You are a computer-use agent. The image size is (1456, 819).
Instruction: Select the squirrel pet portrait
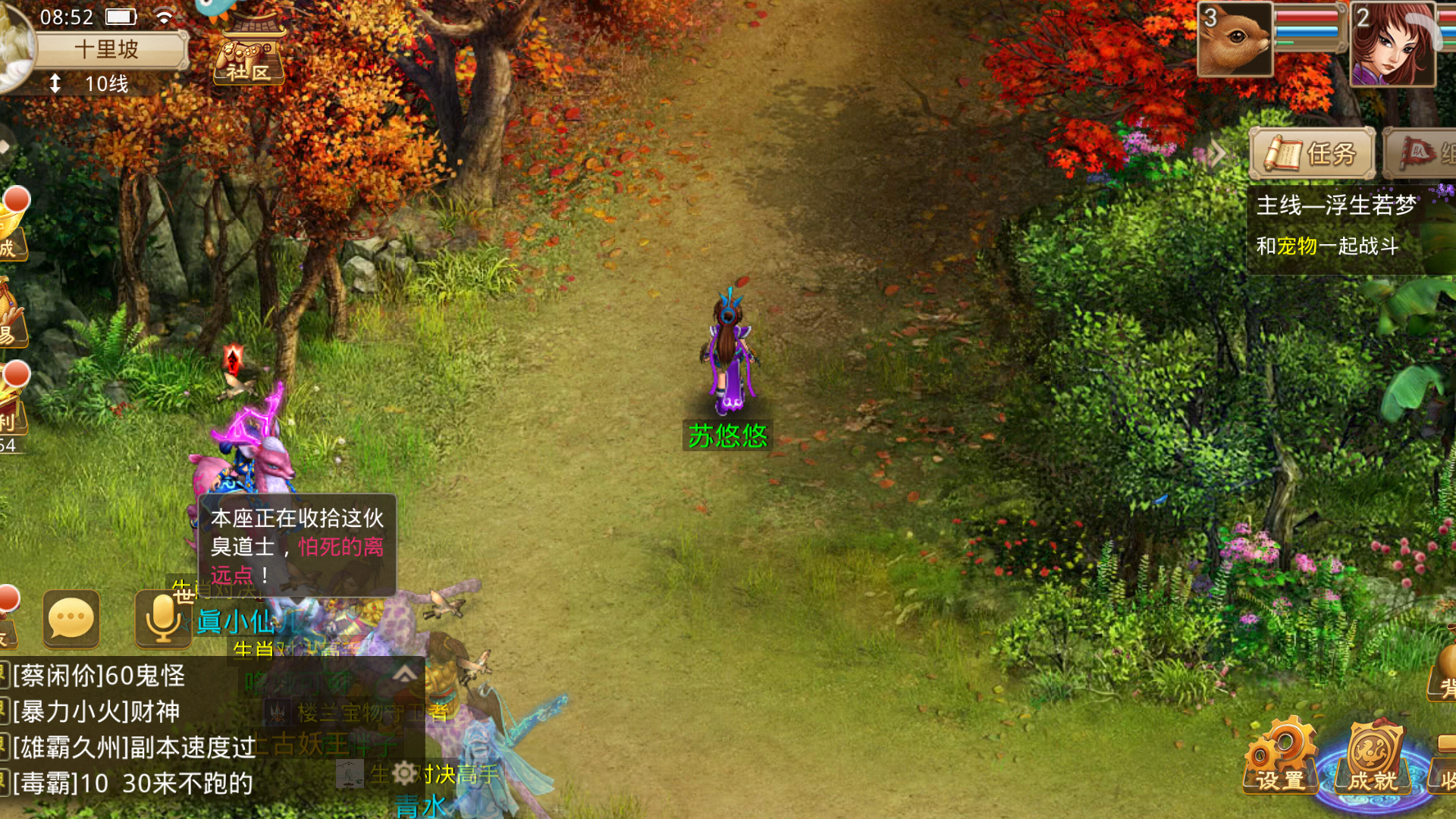1235,39
